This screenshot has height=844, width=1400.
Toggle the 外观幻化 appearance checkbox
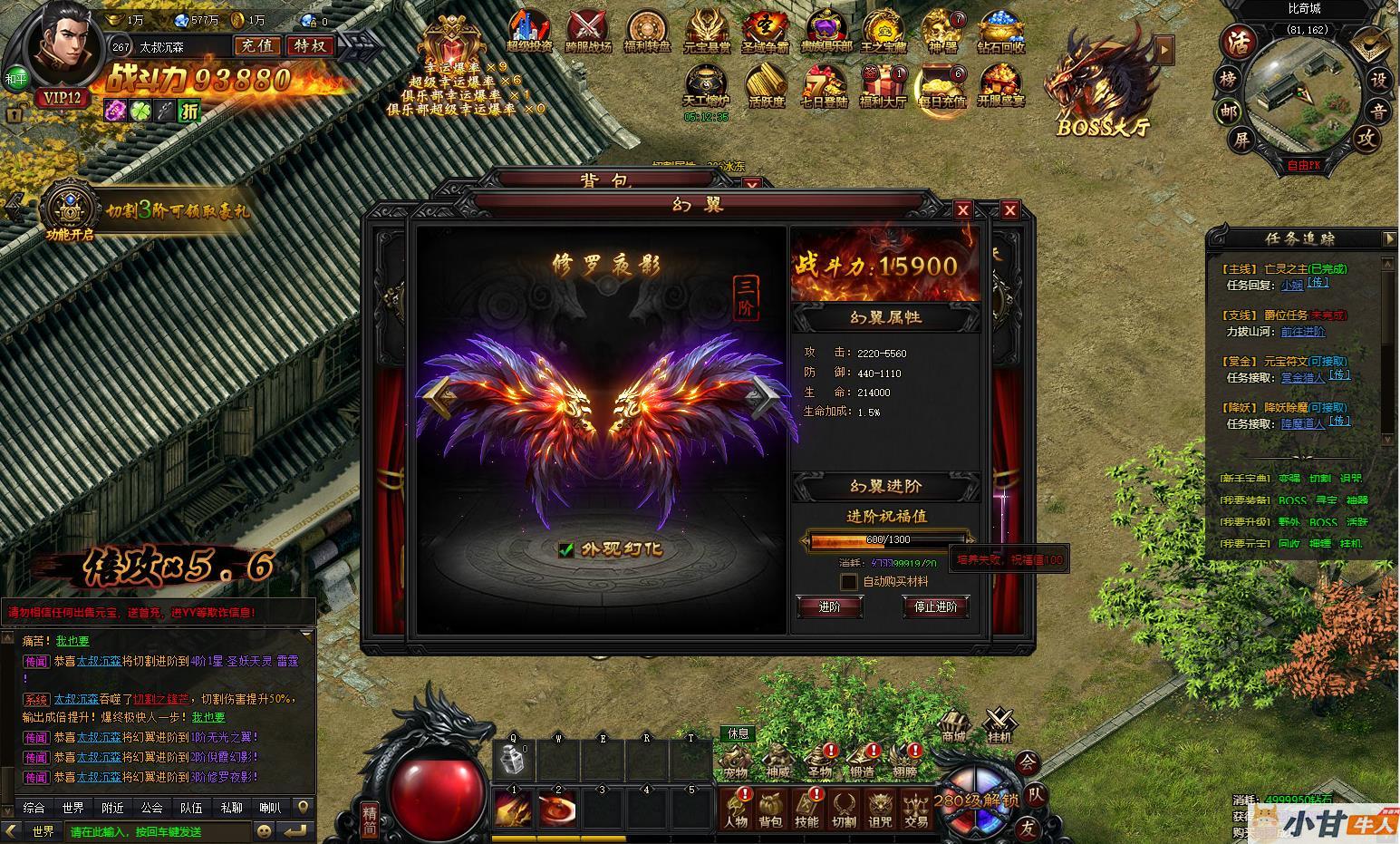pyautogui.click(x=567, y=549)
